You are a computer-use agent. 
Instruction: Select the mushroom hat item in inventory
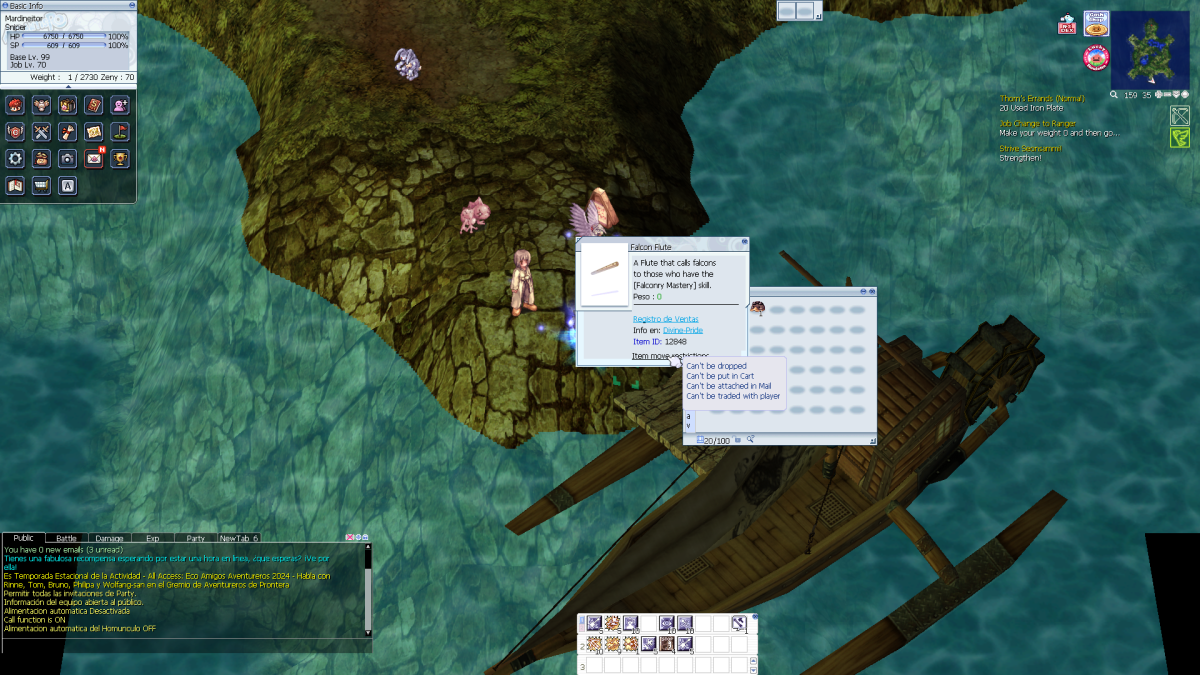[758, 308]
